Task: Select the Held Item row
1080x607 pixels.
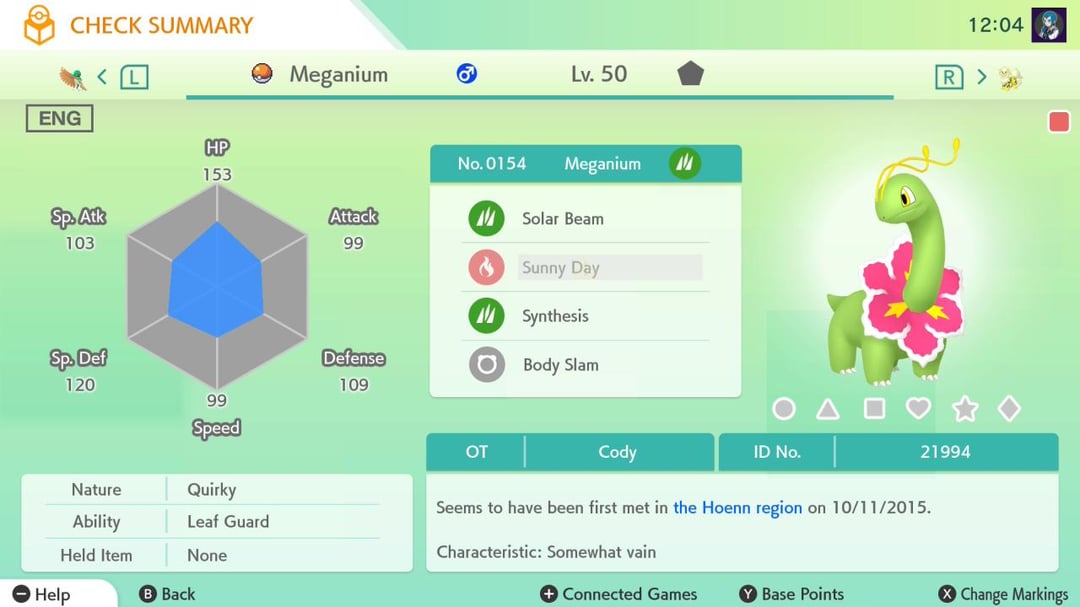Action: tap(216, 555)
